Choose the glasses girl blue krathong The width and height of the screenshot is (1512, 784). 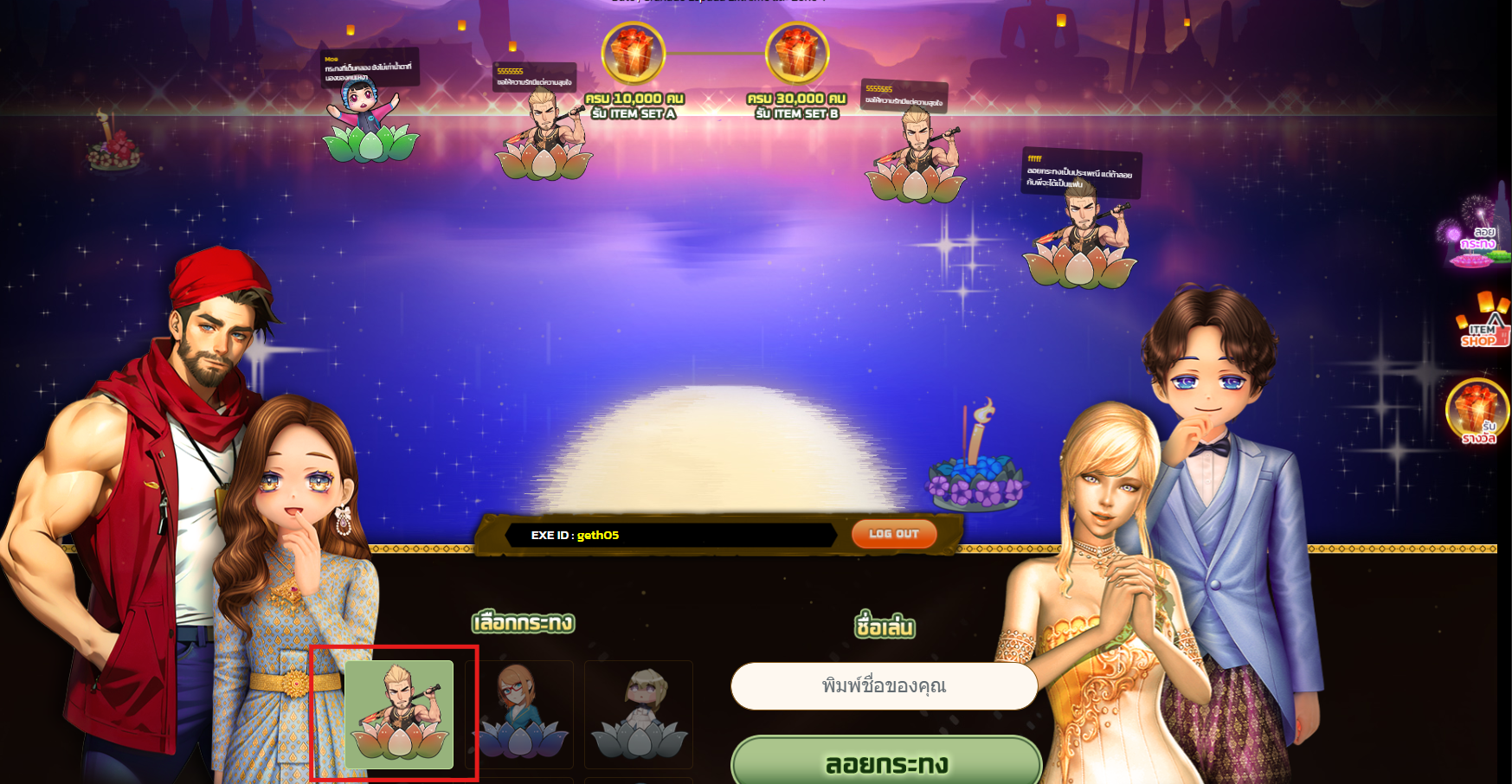(519, 715)
